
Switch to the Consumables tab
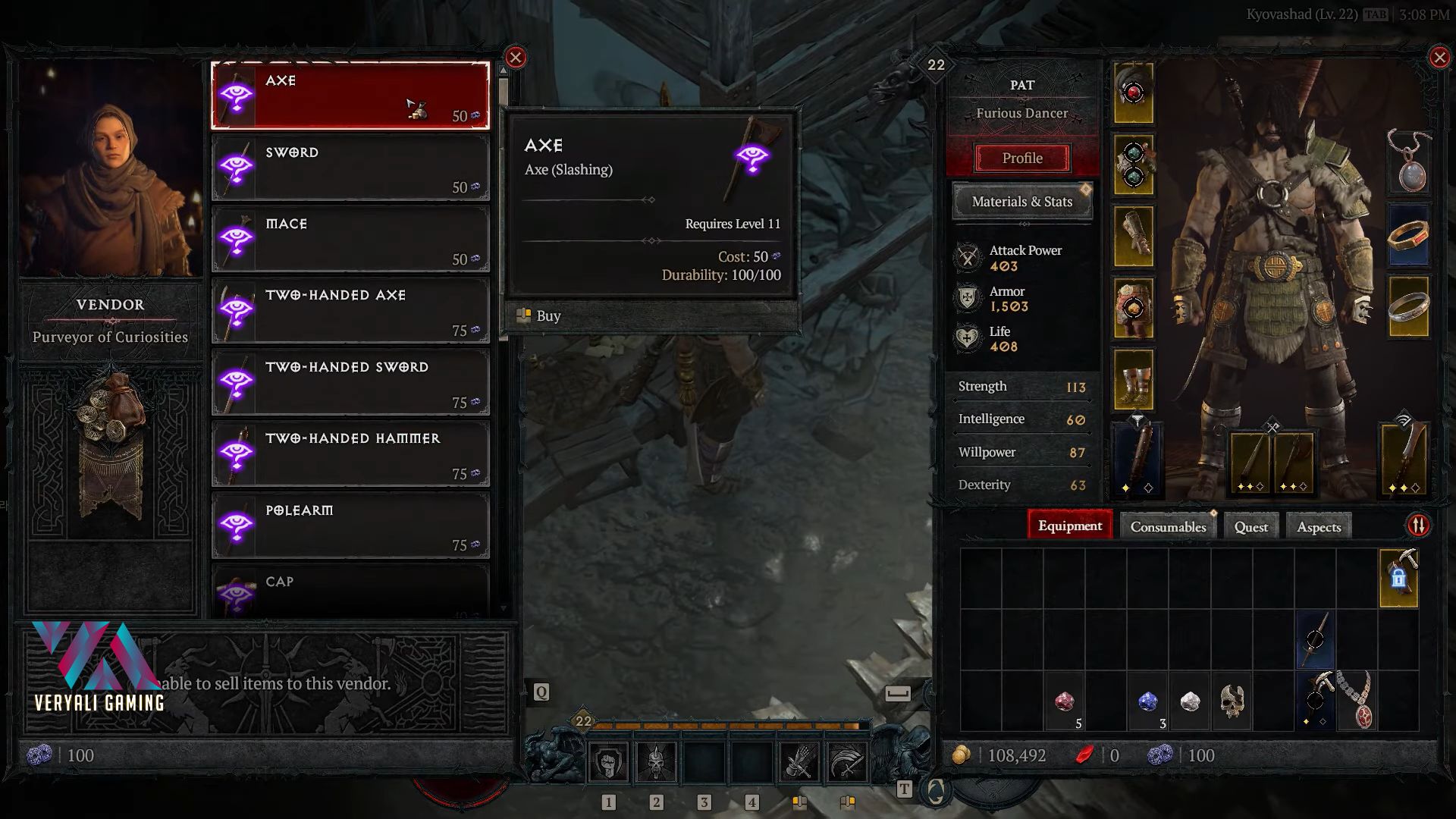point(1168,527)
